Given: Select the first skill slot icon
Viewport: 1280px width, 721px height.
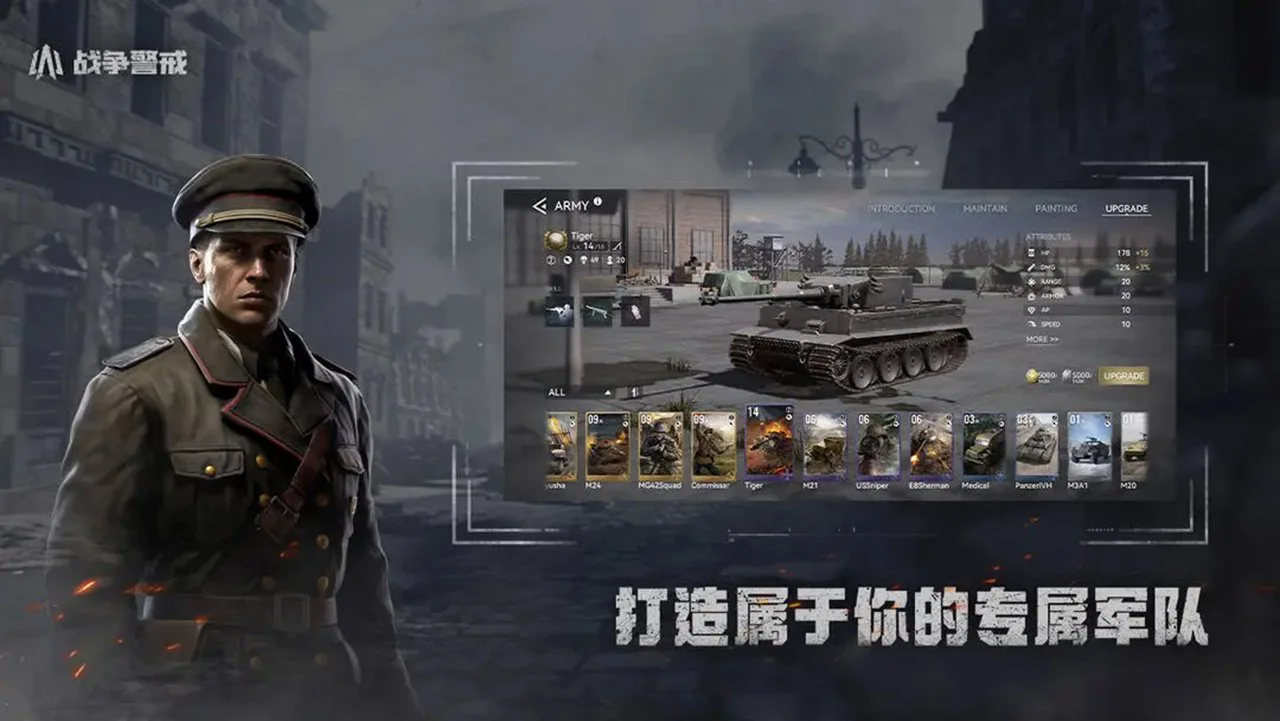Looking at the screenshot, I should [558, 311].
